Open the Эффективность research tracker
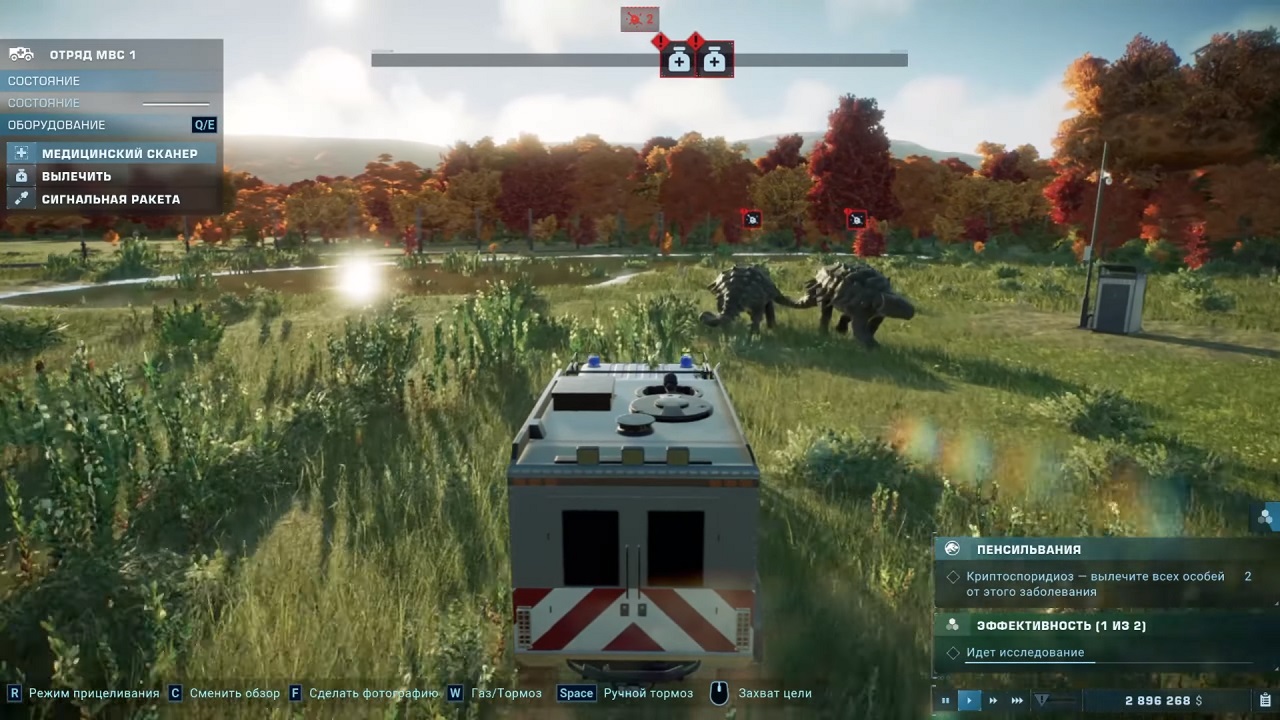This screenshot has height=720, width=1280. (x=1060, y=626)
